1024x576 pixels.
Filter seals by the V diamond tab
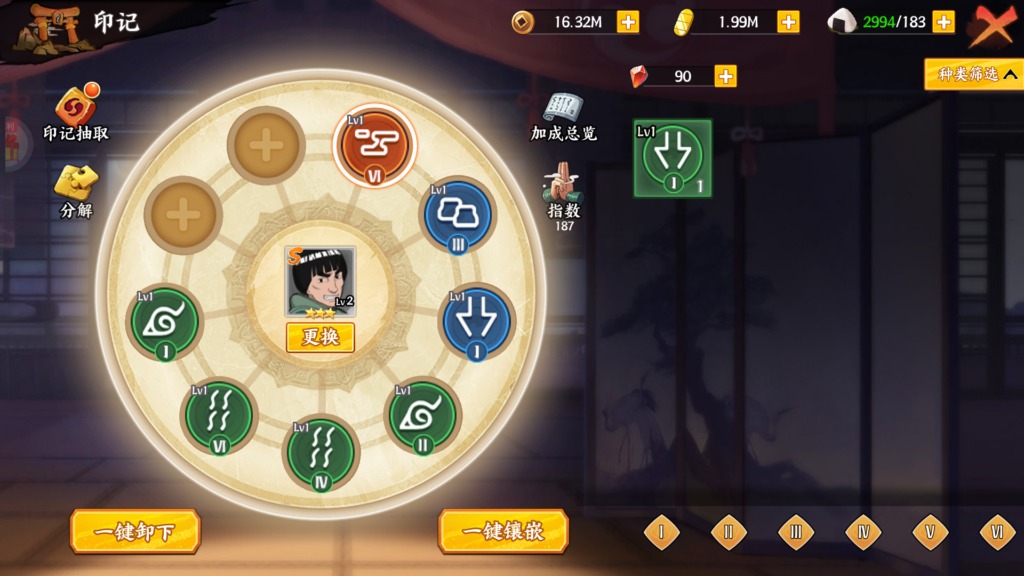pyautogui.click(x=930, y=532)
